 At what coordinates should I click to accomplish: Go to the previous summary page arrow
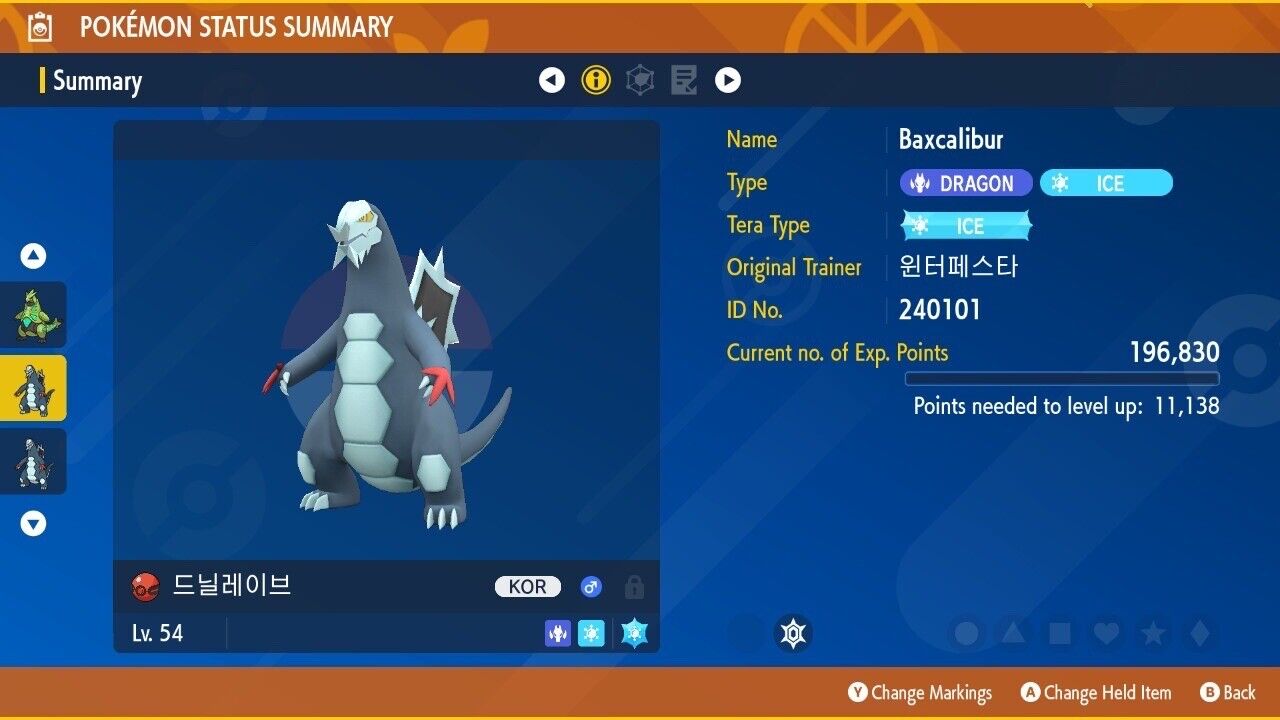(552, 80)
